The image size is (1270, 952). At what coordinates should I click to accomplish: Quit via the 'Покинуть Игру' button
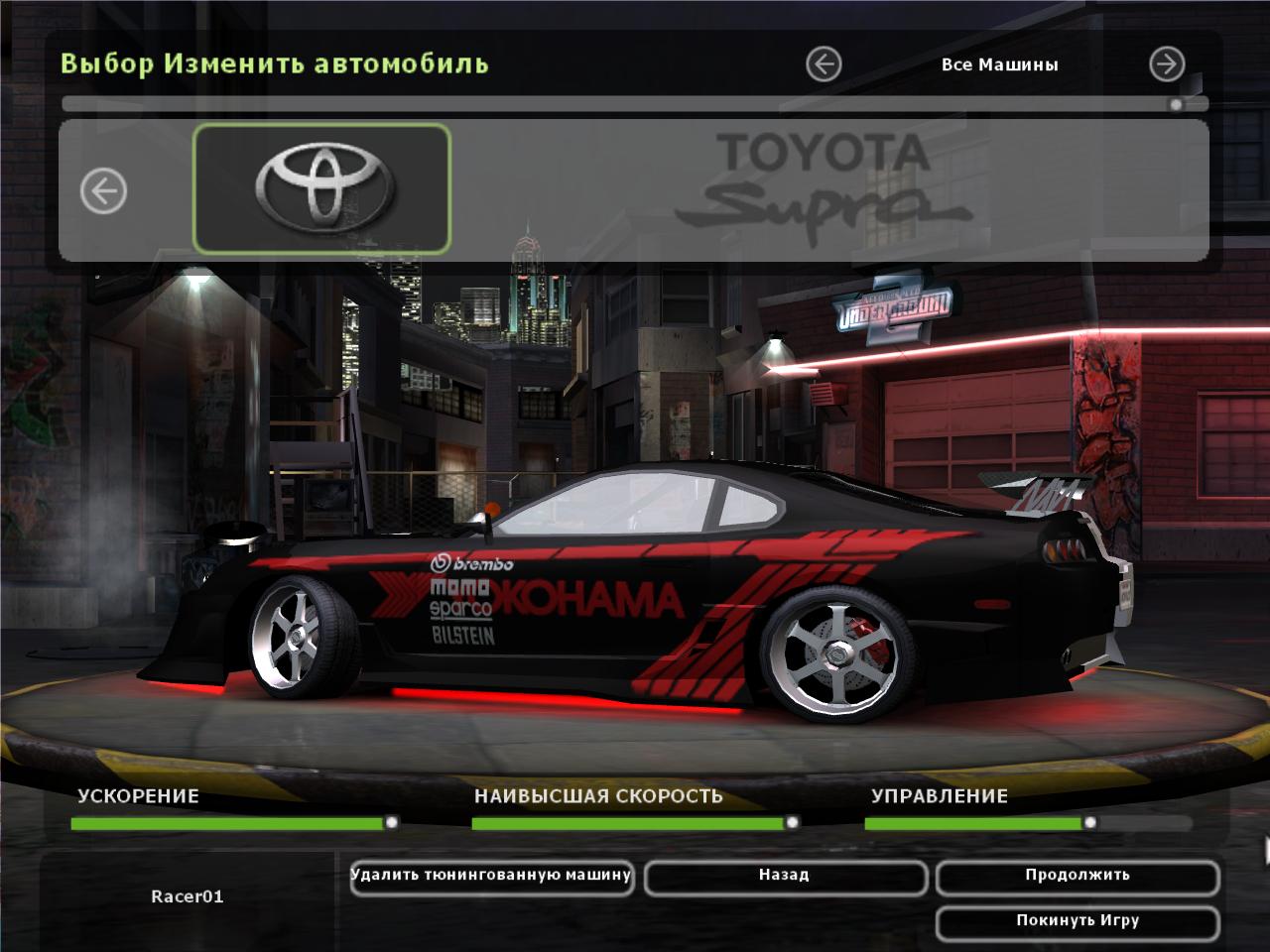(1077, 921)
